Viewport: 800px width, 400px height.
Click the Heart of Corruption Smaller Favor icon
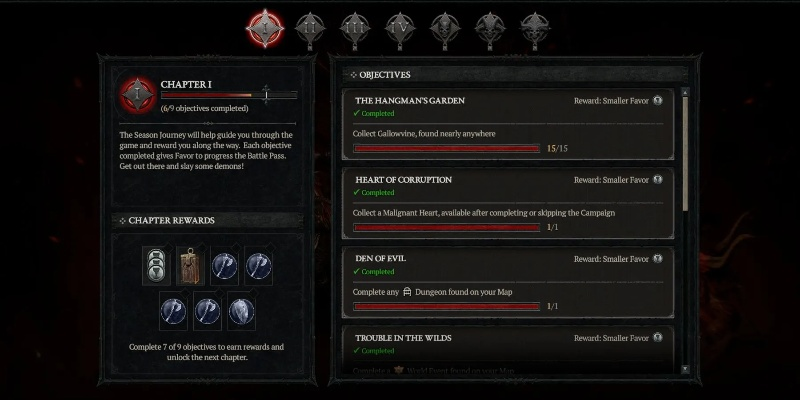tap(657, 180)
